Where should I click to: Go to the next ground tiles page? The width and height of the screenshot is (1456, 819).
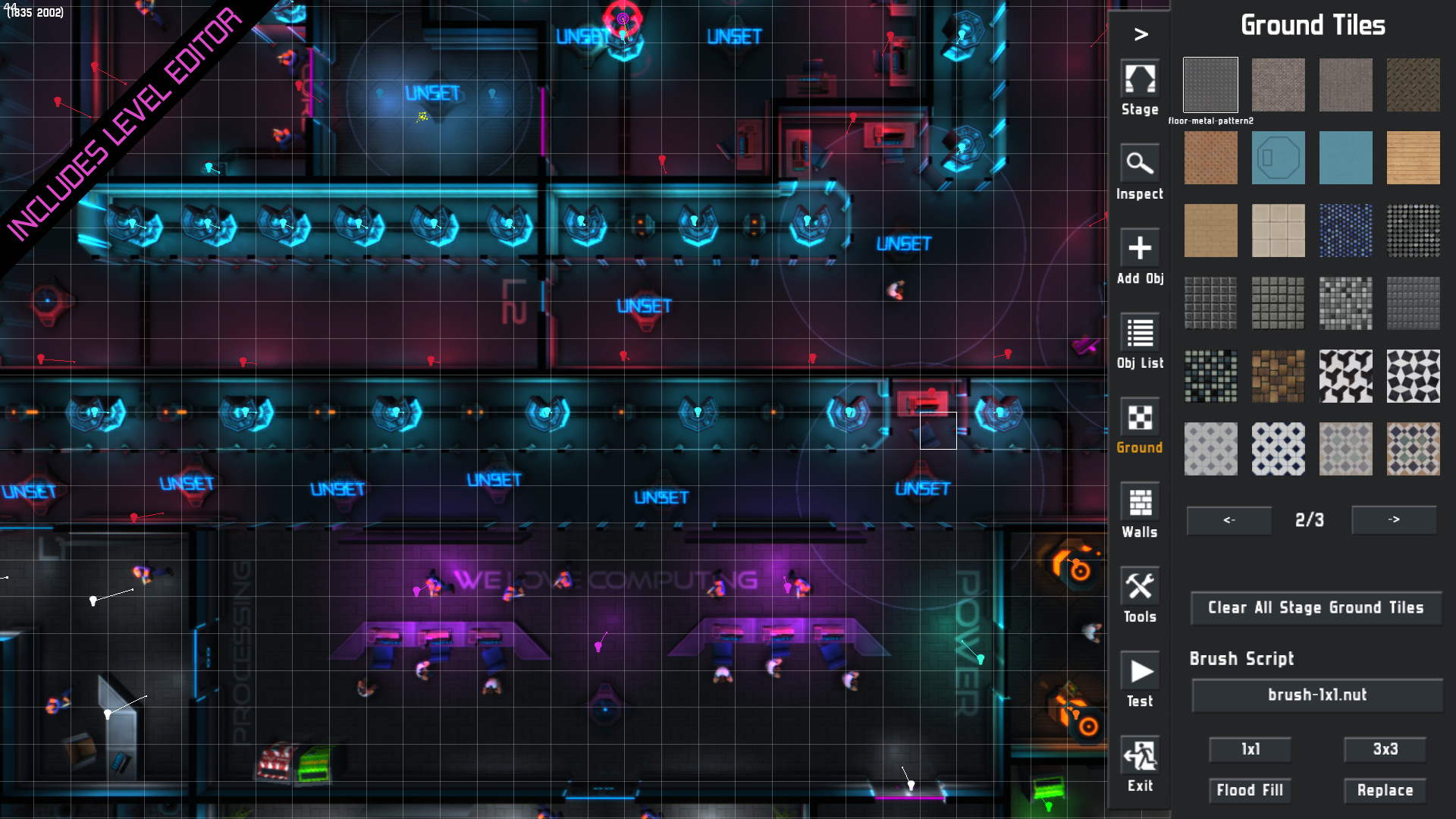tap(1394, 520)
